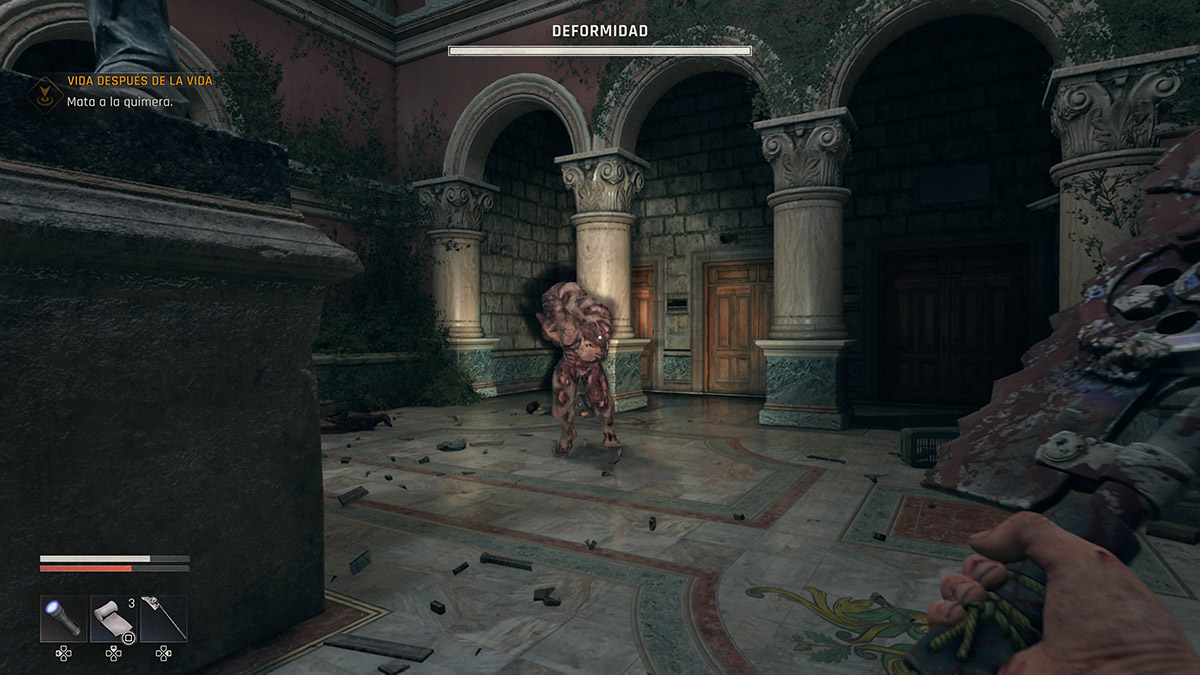The width and height of the screenshot is (1200, 675).
Task: Select the grappling hook tool slot
Action: (x=163, y=618)
